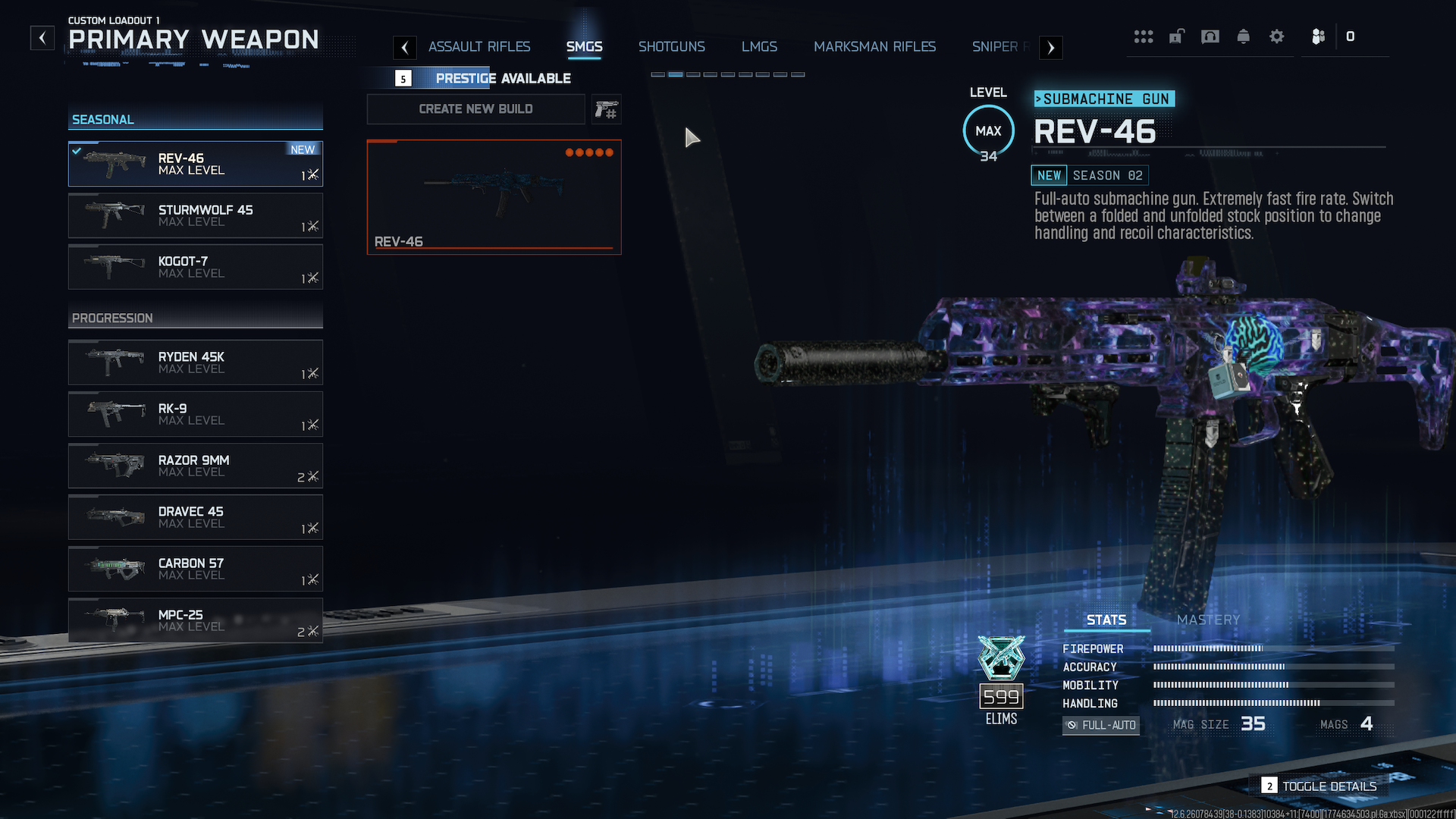Screen dimensions: 1456x819
Task: Open settings via the gear icon
Action: (1276, 36)
